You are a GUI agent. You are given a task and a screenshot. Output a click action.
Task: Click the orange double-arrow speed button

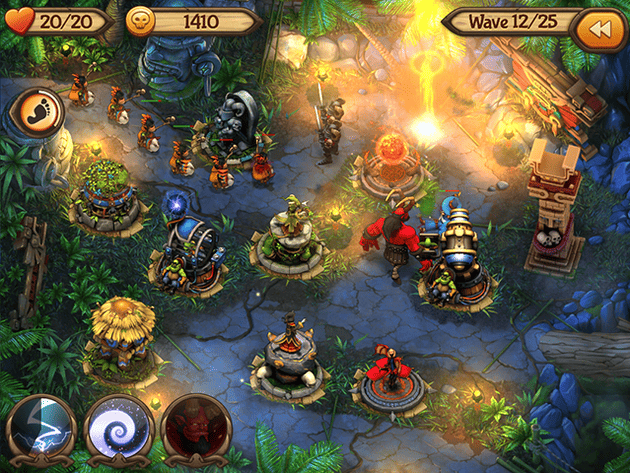coord(598,30)
